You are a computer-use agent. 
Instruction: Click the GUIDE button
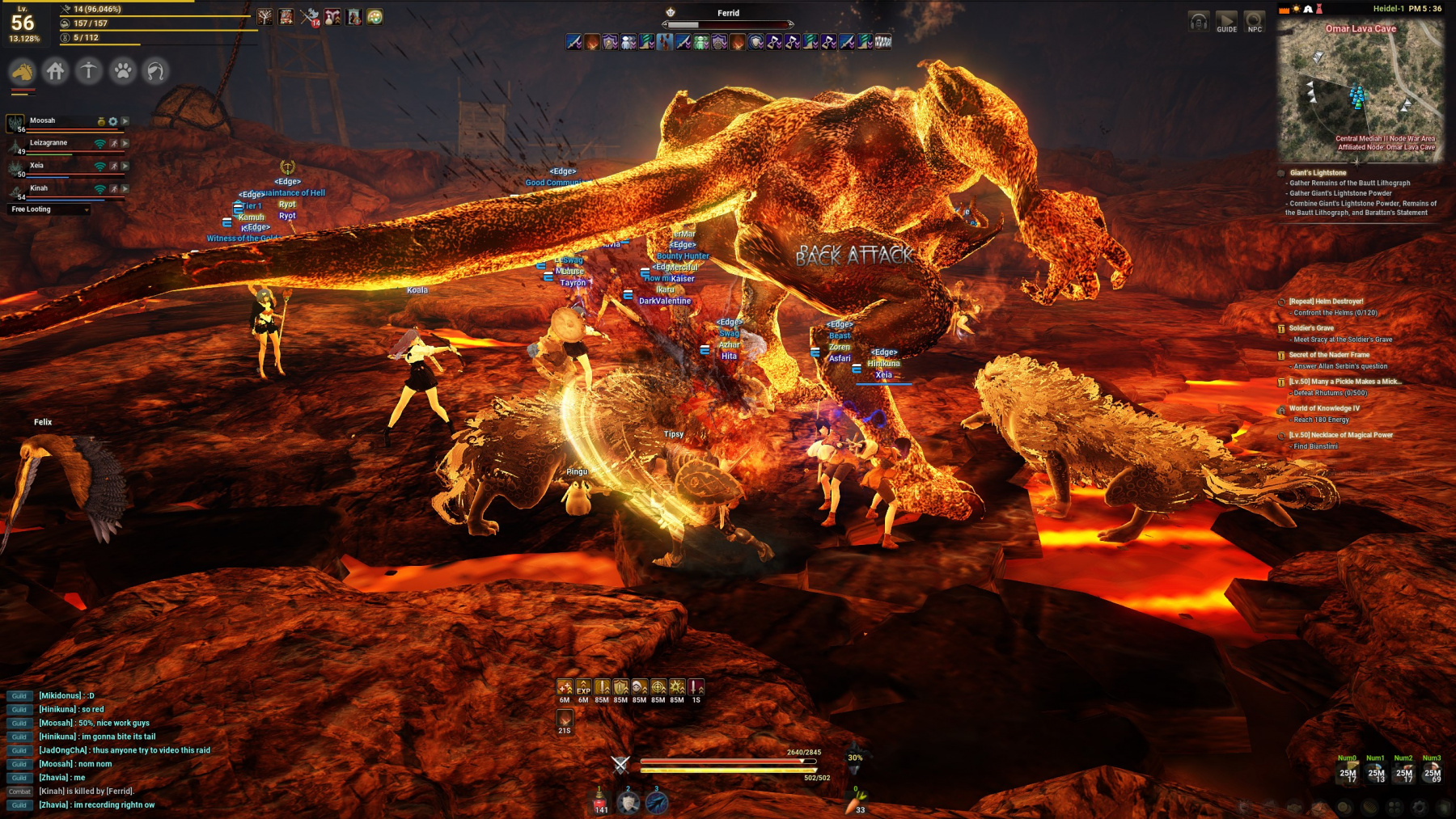click(x=1226, y=22)
